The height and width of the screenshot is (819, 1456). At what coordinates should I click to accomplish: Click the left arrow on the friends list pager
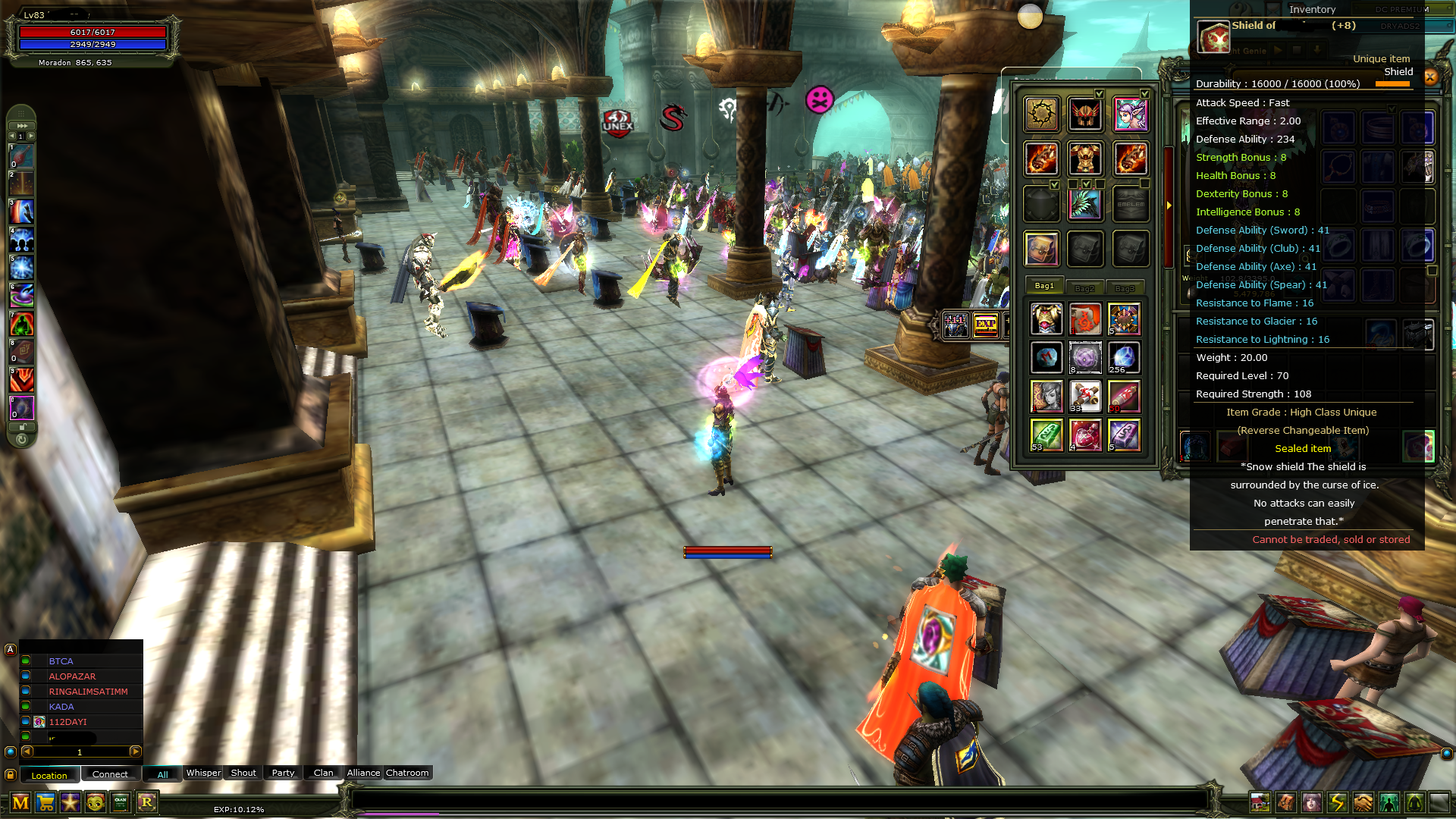click(x=27, y=752)
